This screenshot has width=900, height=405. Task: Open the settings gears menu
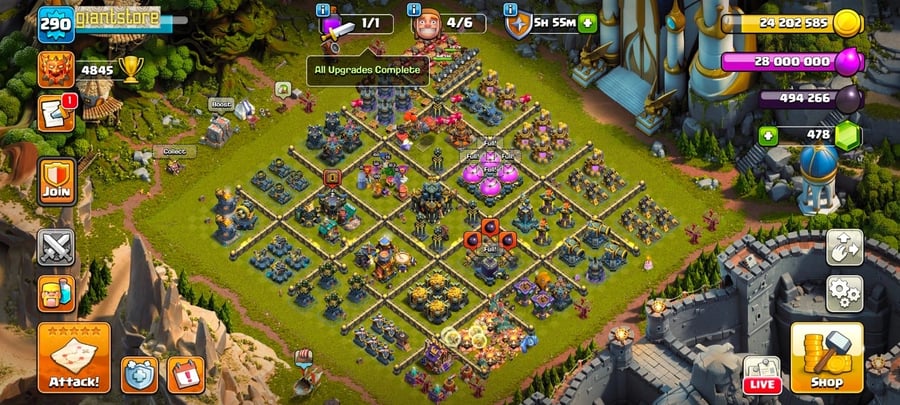pos(845,292)
